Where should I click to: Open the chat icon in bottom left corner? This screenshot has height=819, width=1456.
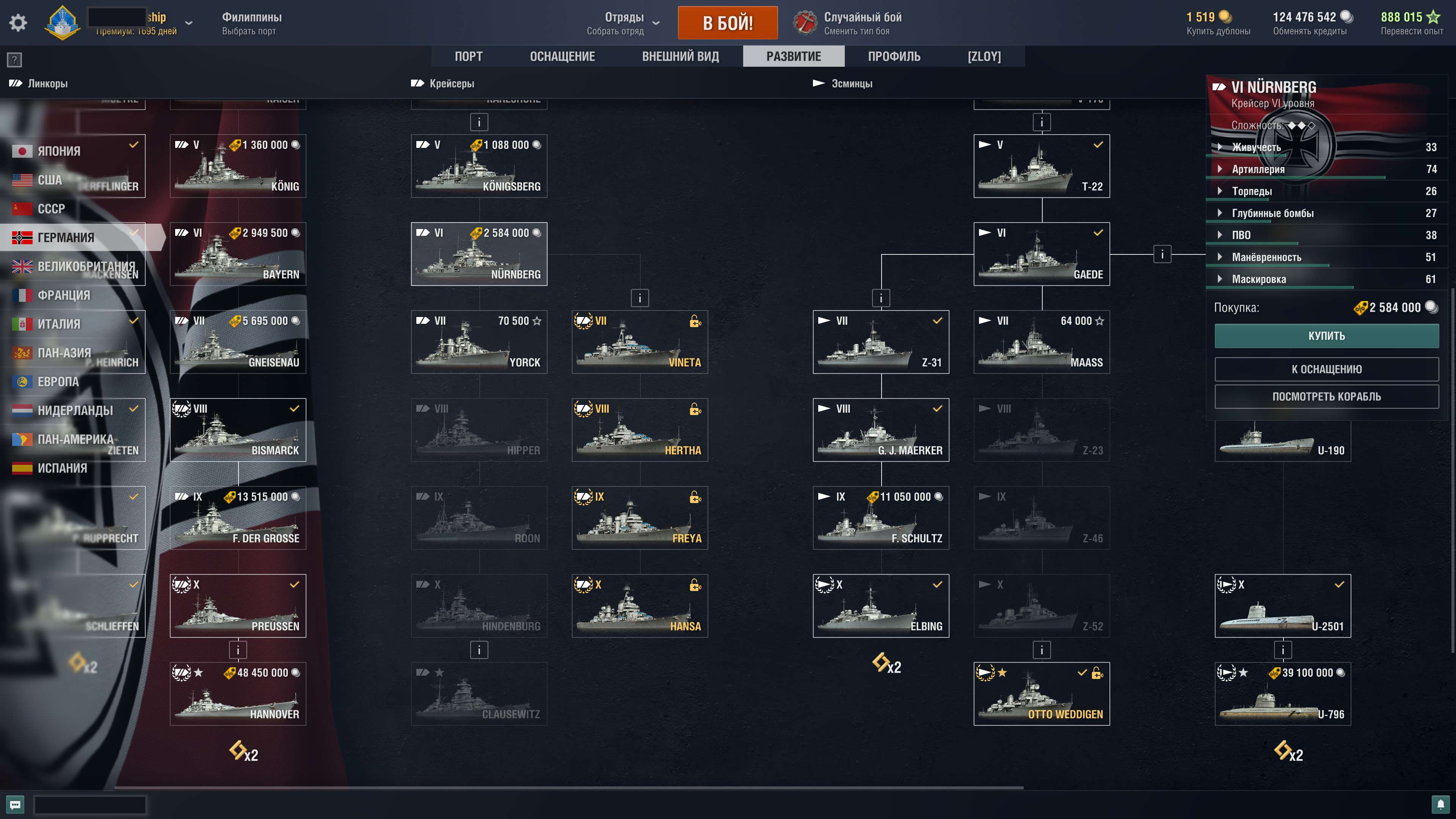coord(15,804)
